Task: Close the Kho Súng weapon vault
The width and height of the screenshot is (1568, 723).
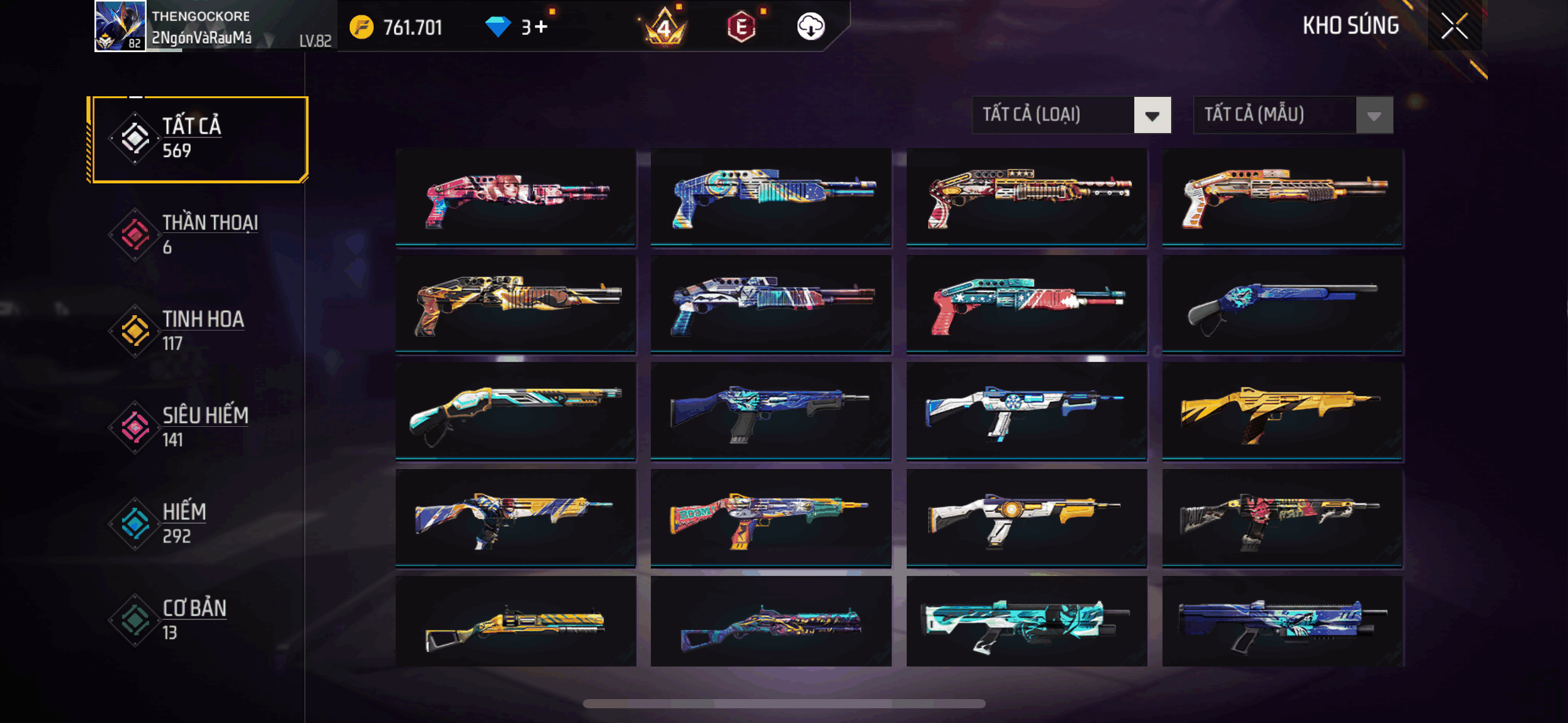Action: [1454, 26]
